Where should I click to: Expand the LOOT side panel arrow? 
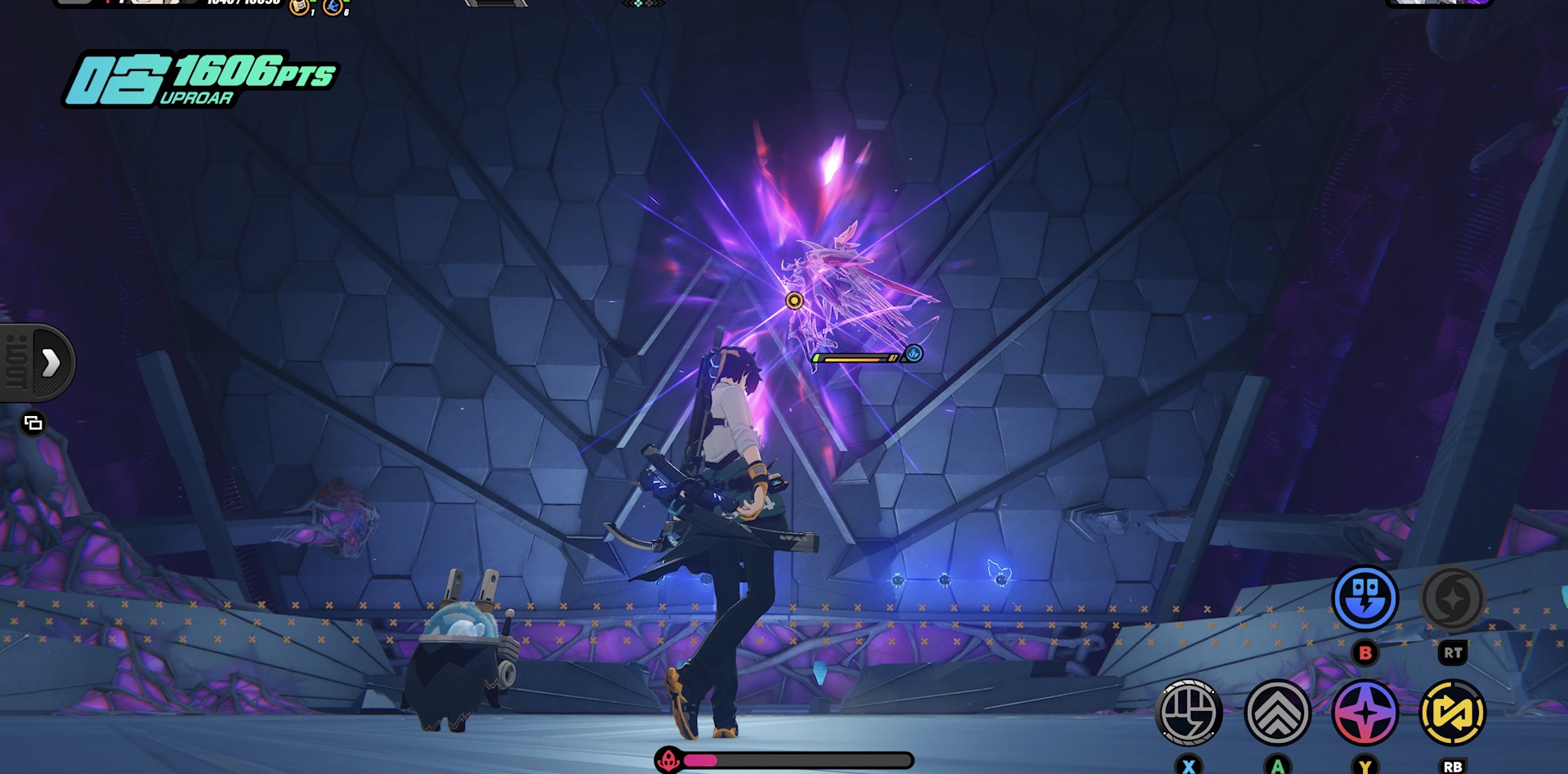click(x=51, y=363)
